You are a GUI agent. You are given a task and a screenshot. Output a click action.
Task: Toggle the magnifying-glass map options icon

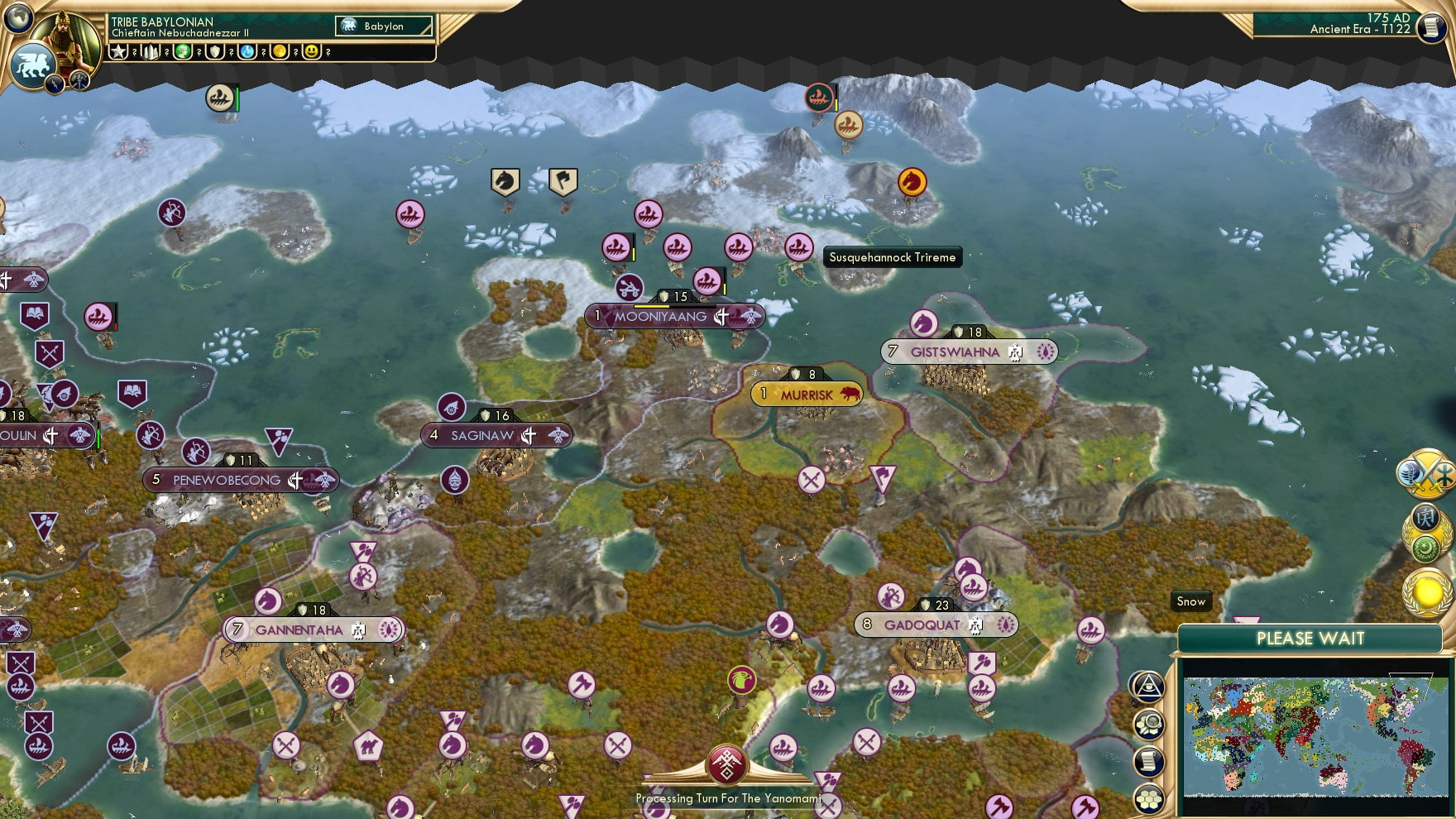tap(1147, 724)
